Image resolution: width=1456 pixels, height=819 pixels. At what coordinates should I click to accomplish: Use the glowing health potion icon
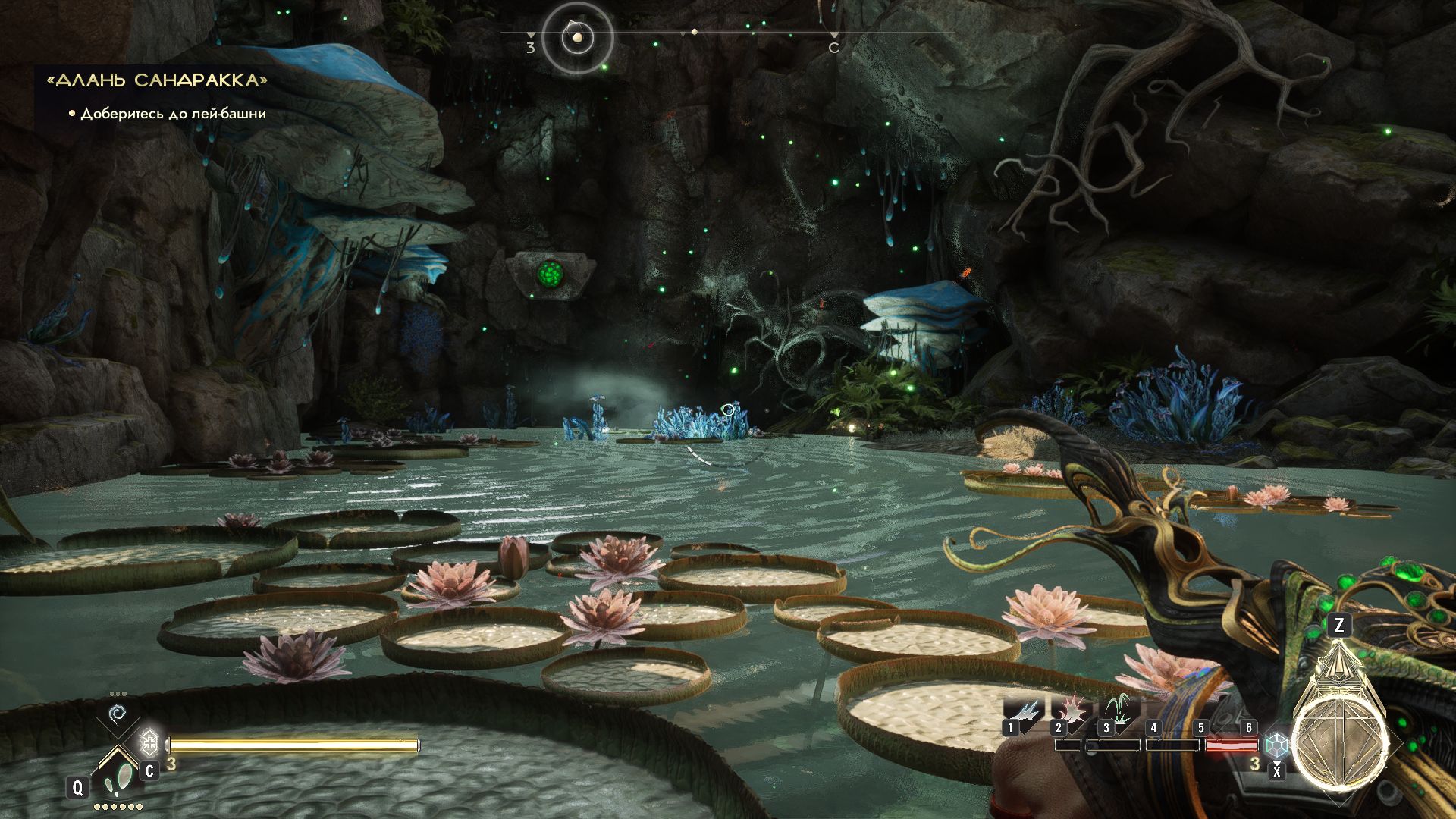tap(149, 742)
